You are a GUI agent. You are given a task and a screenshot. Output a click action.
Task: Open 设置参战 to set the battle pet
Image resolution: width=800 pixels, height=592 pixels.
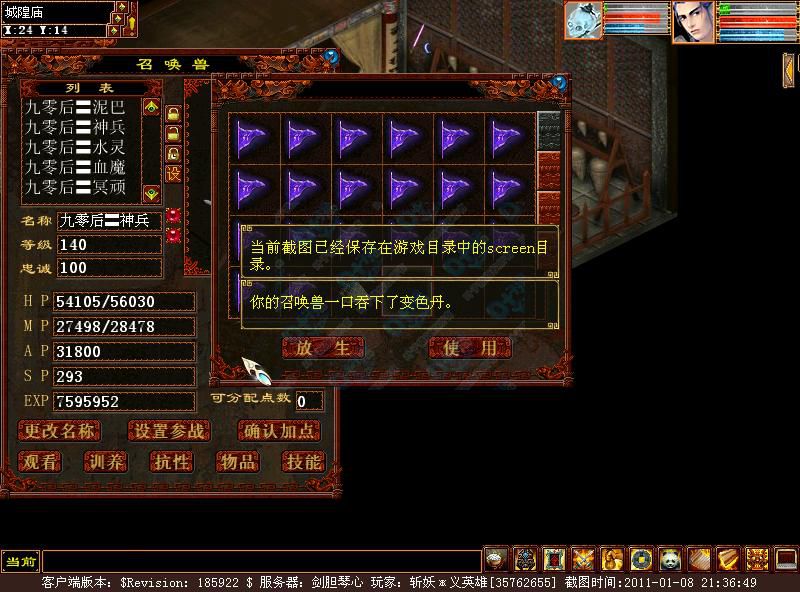168,431
